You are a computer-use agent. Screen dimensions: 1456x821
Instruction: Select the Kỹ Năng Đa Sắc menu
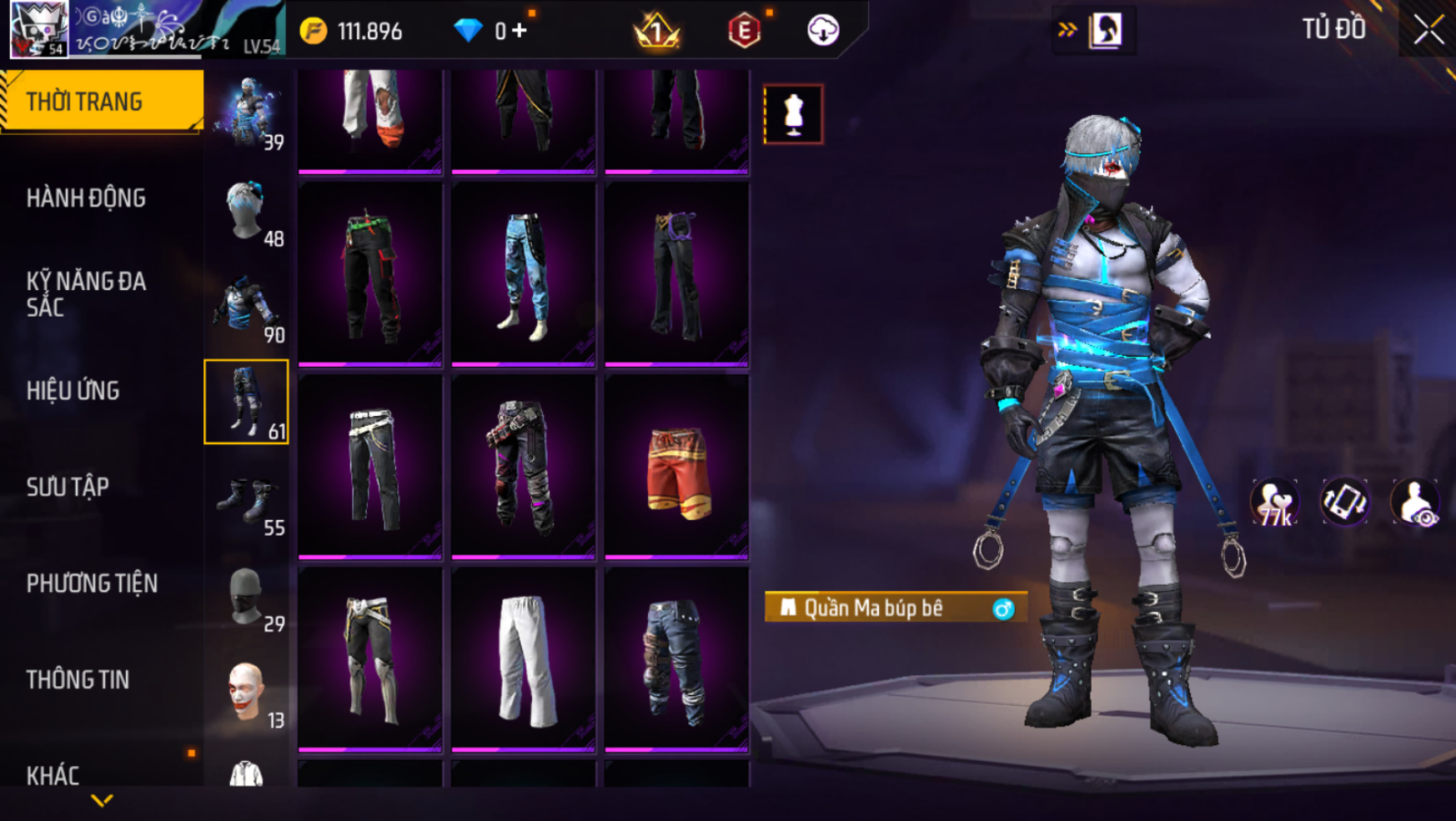click(86, 294)
